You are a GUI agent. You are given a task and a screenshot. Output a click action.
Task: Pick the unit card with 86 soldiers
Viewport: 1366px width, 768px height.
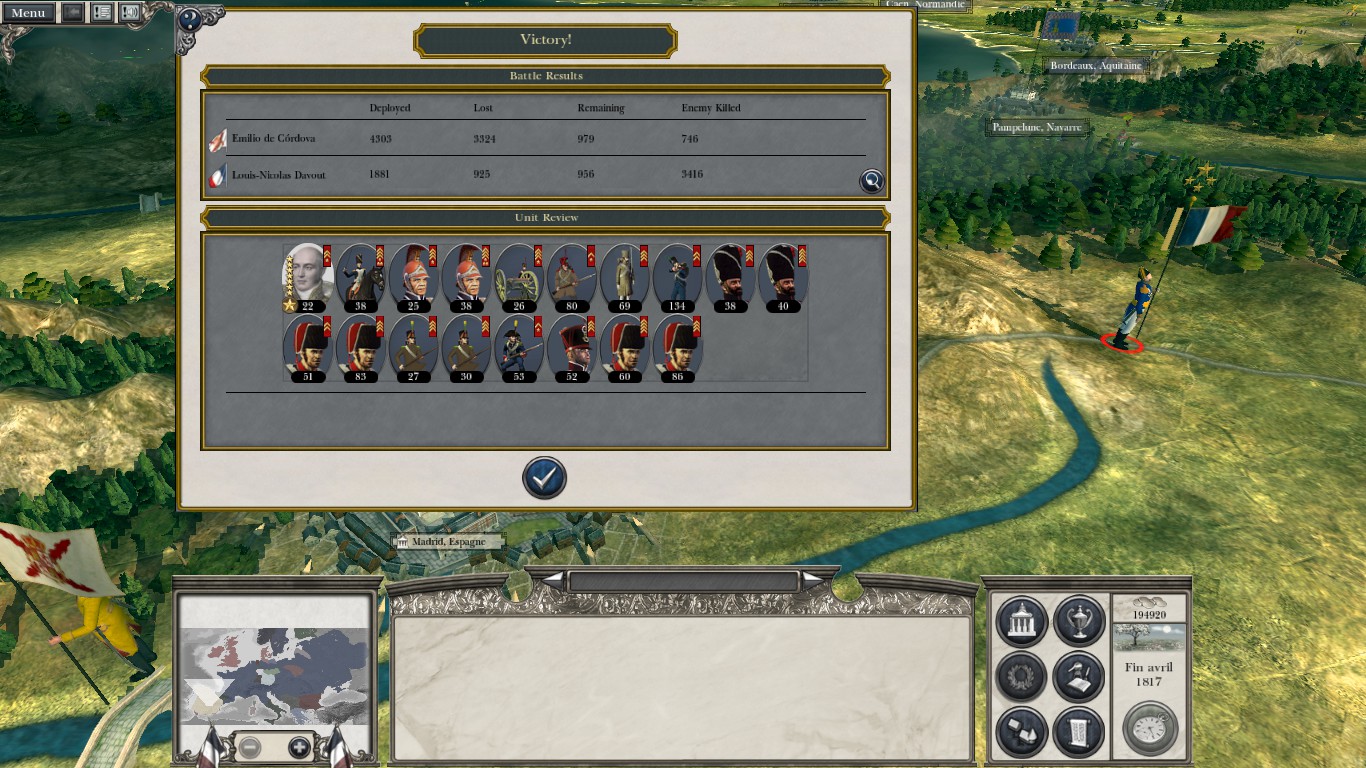(678, 348)
